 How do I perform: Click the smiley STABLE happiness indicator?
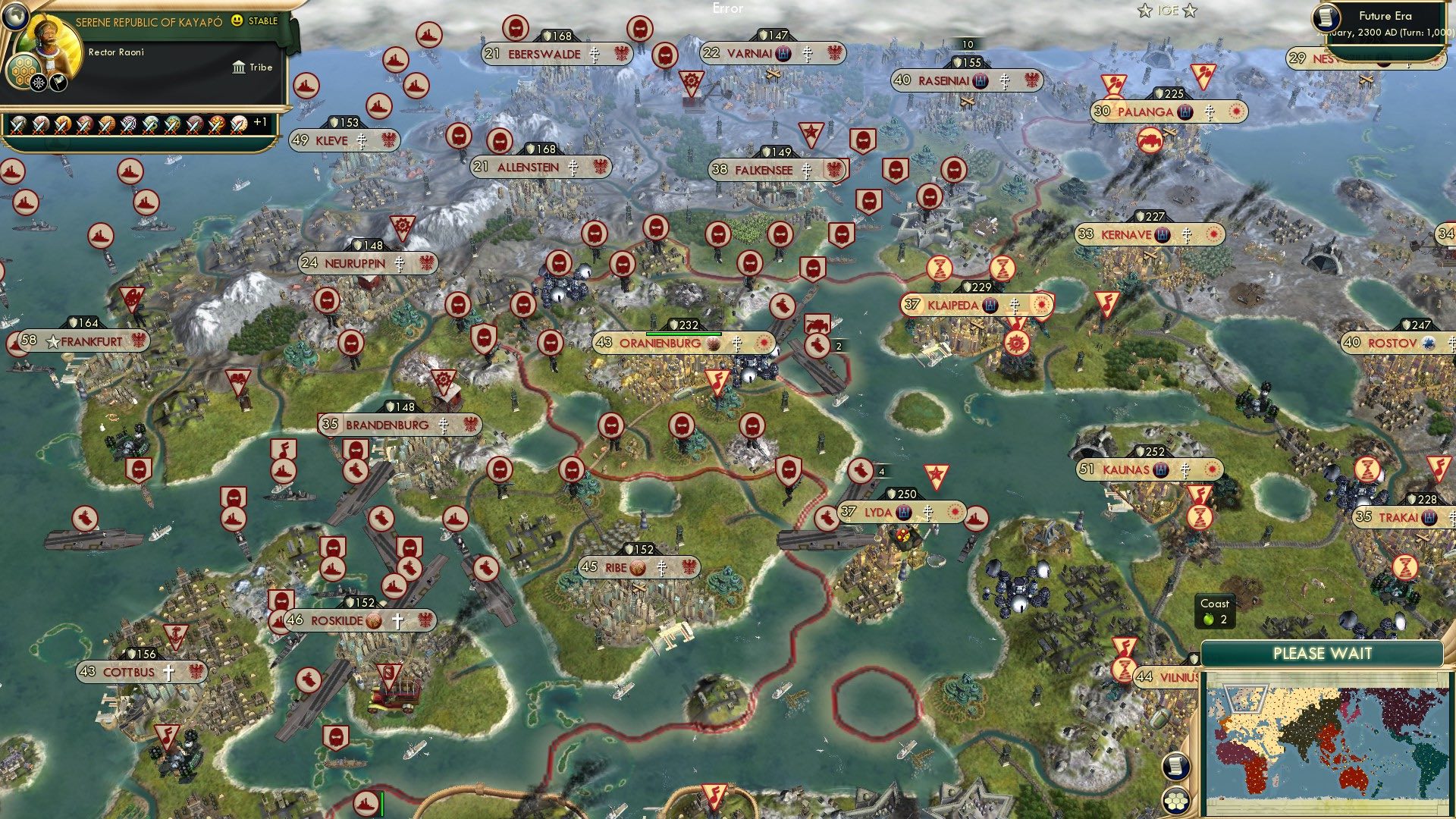(x=237, y=23)
